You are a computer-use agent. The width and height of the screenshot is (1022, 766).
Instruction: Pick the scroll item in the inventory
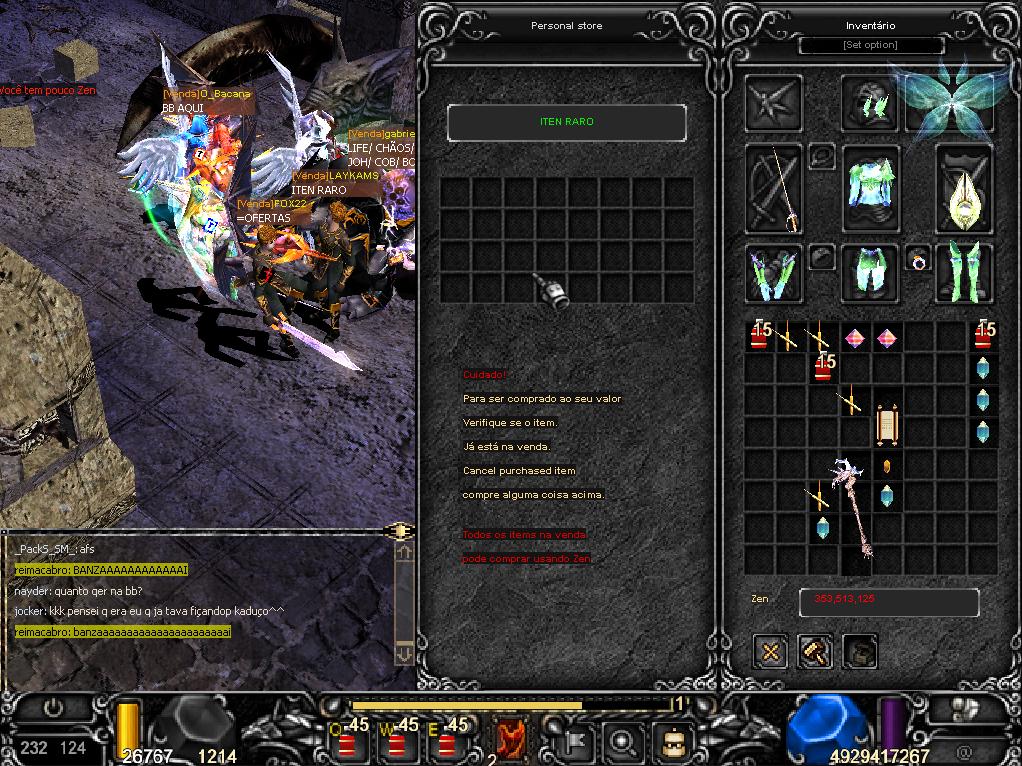[x=886, y=424]
